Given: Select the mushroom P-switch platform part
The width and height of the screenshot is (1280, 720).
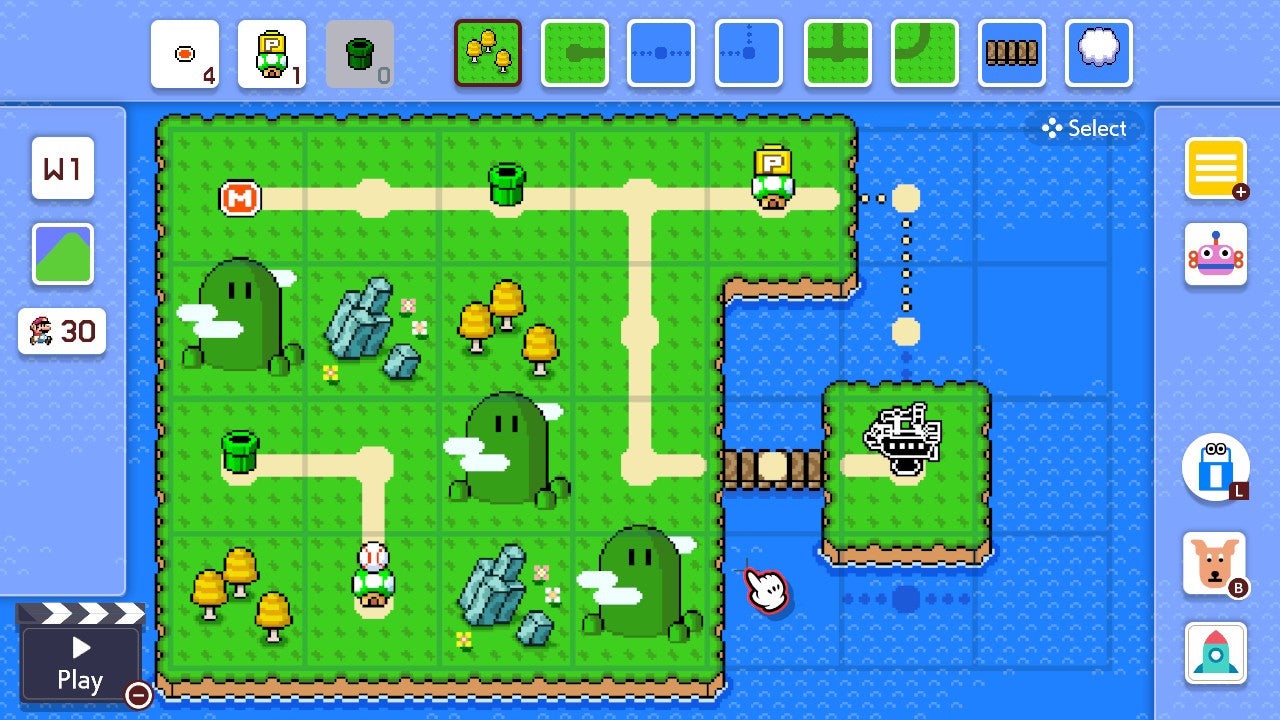Looking at the screenshot, I should [x=272, y=55].
